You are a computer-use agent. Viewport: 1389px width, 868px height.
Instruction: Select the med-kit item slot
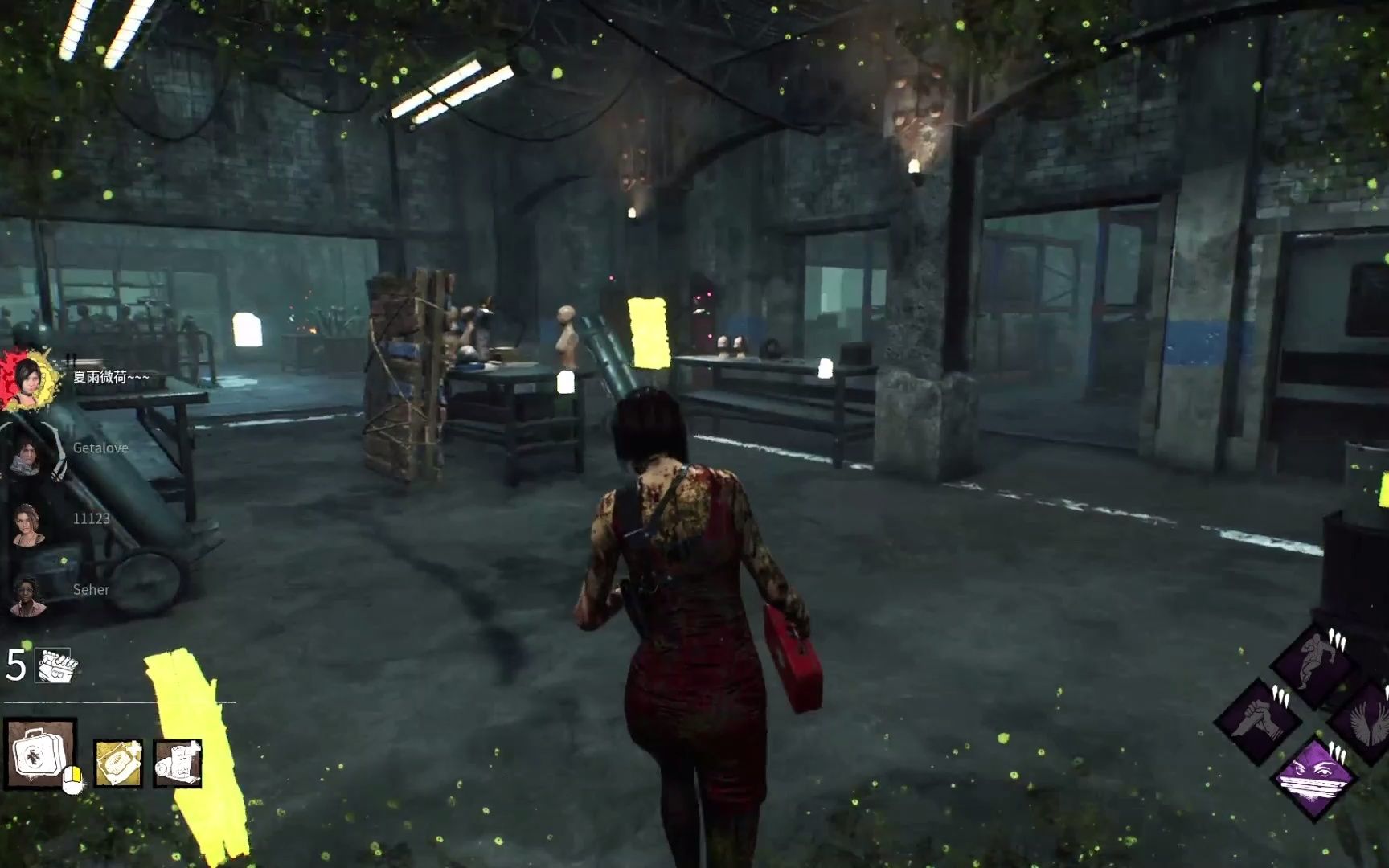click(40, 754)
